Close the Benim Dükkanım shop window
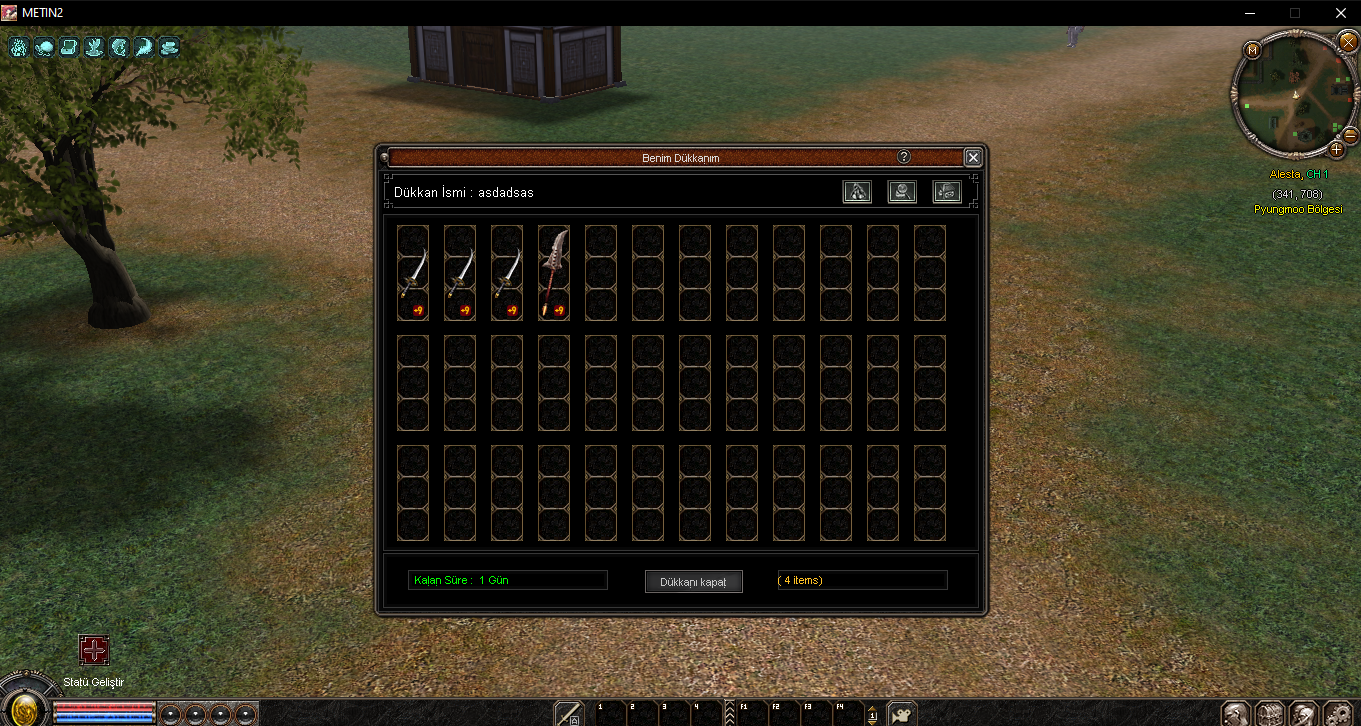The image size is (1361, 726). tap(973, 158)
